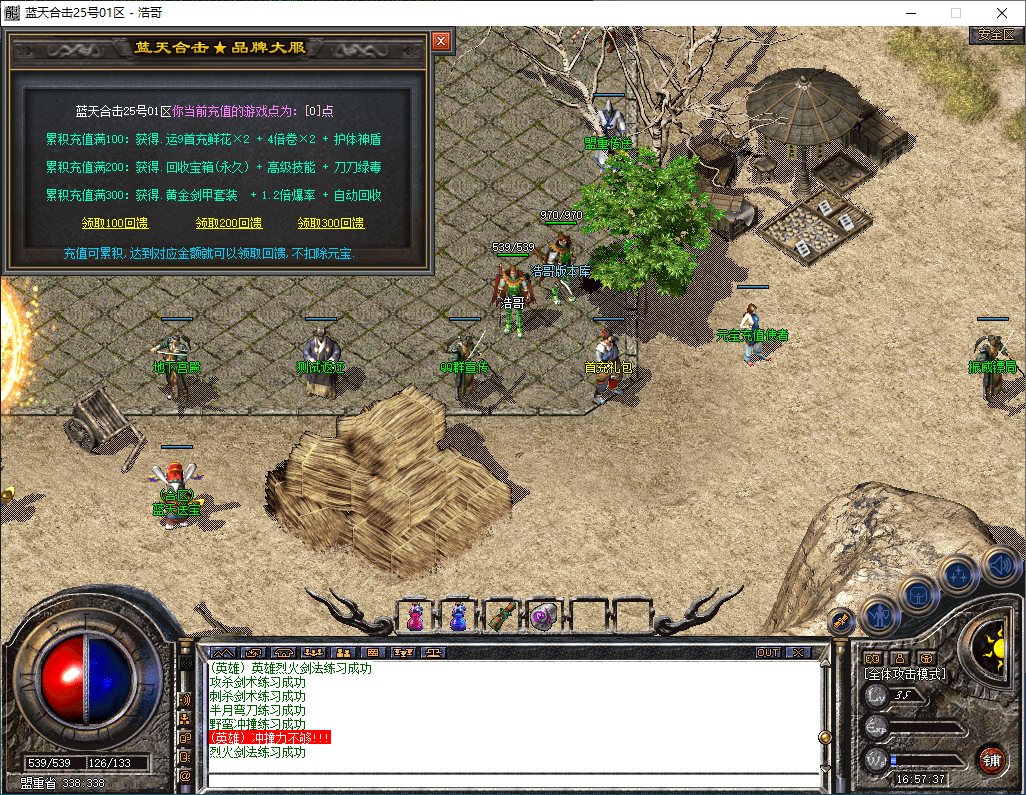Image resolution: width=1026 pixels, height=795 pixels.
Task: Minimize the game window
Action: pyautogui.click(x=910, y=13)
